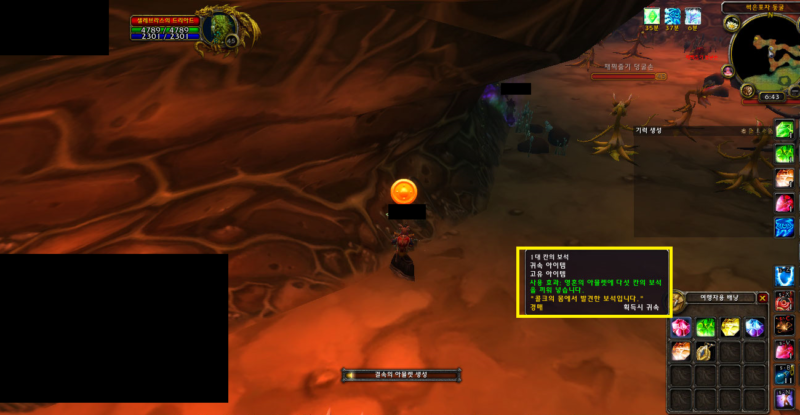The width and height of the screenshot is (800, 415).
Task: Select the pink gem in the backpack
Action: click(681, 327)
